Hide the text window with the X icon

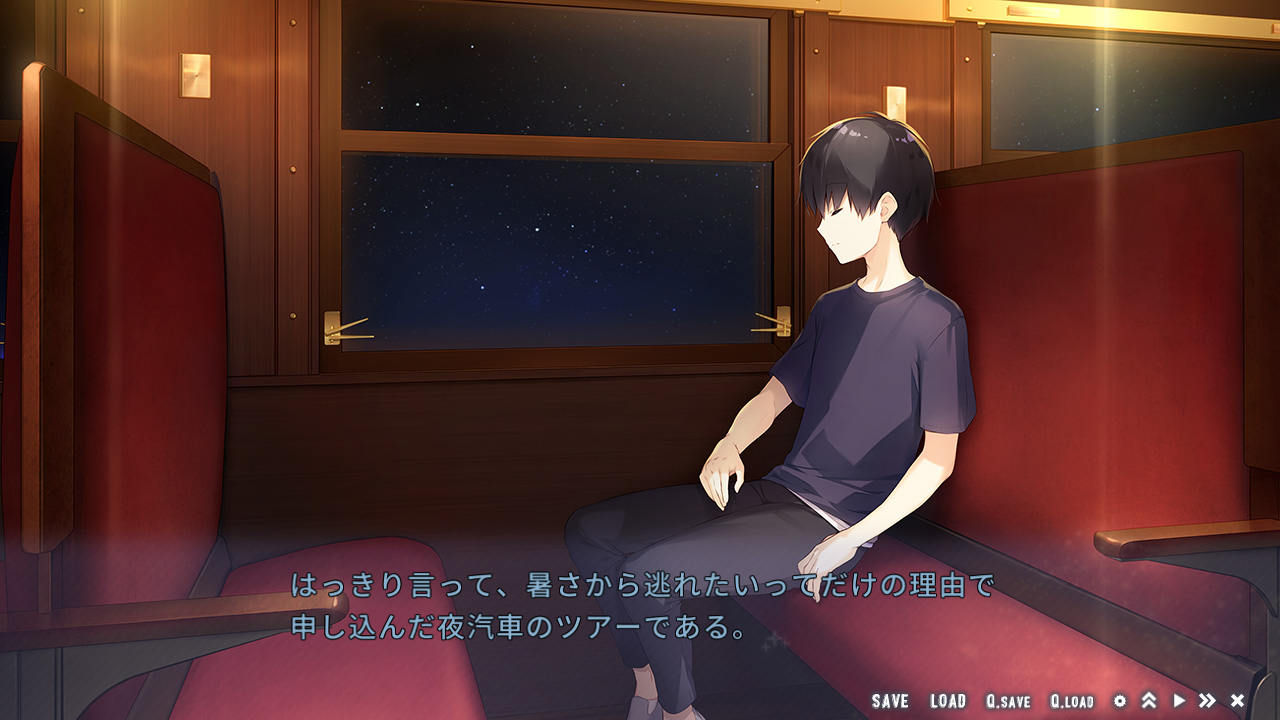click(x=1237, y=701)
